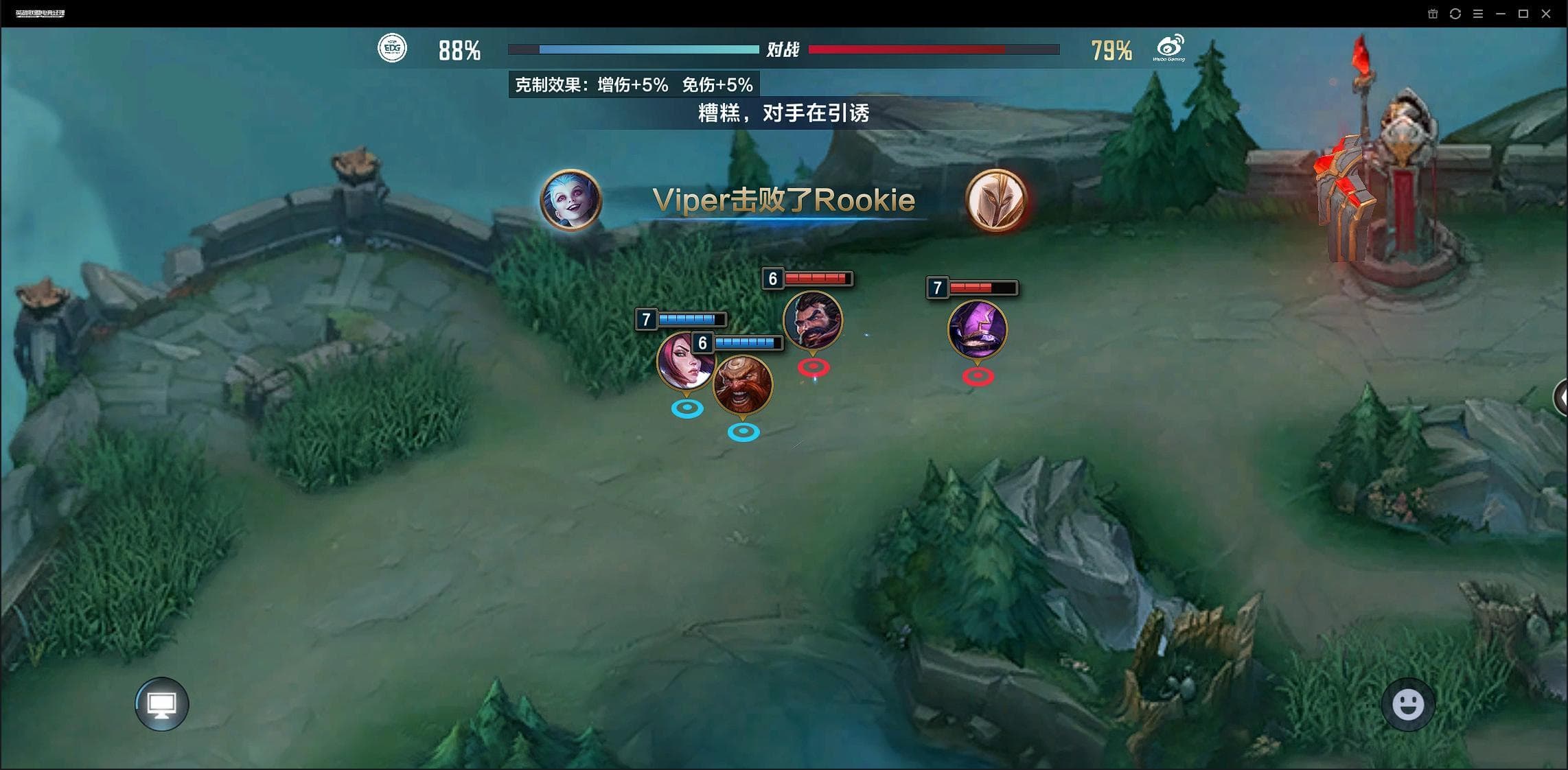The width and height of the screenshot is (1568, 770).
Task: Click the gold helmet icon beside the kill feed
Action: [x=997, y=201]
